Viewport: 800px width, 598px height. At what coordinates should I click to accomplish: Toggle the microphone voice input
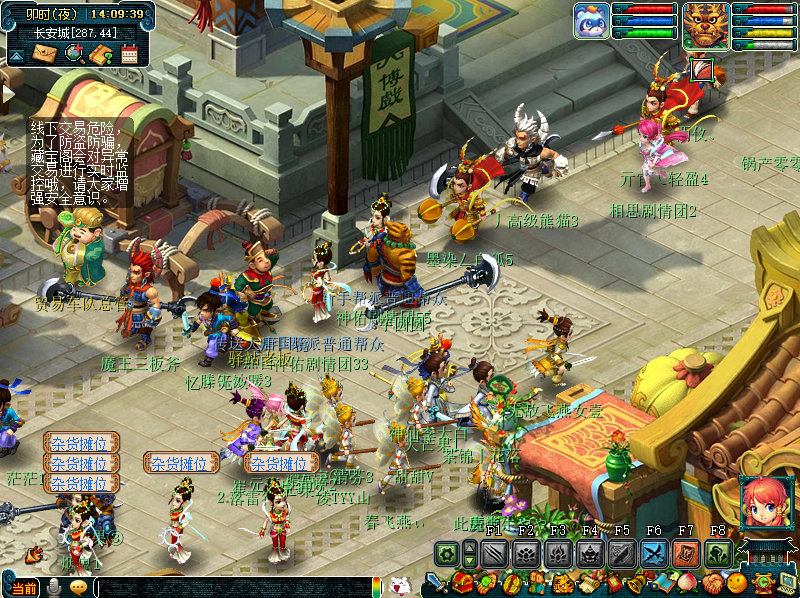[x=53, y=587]
